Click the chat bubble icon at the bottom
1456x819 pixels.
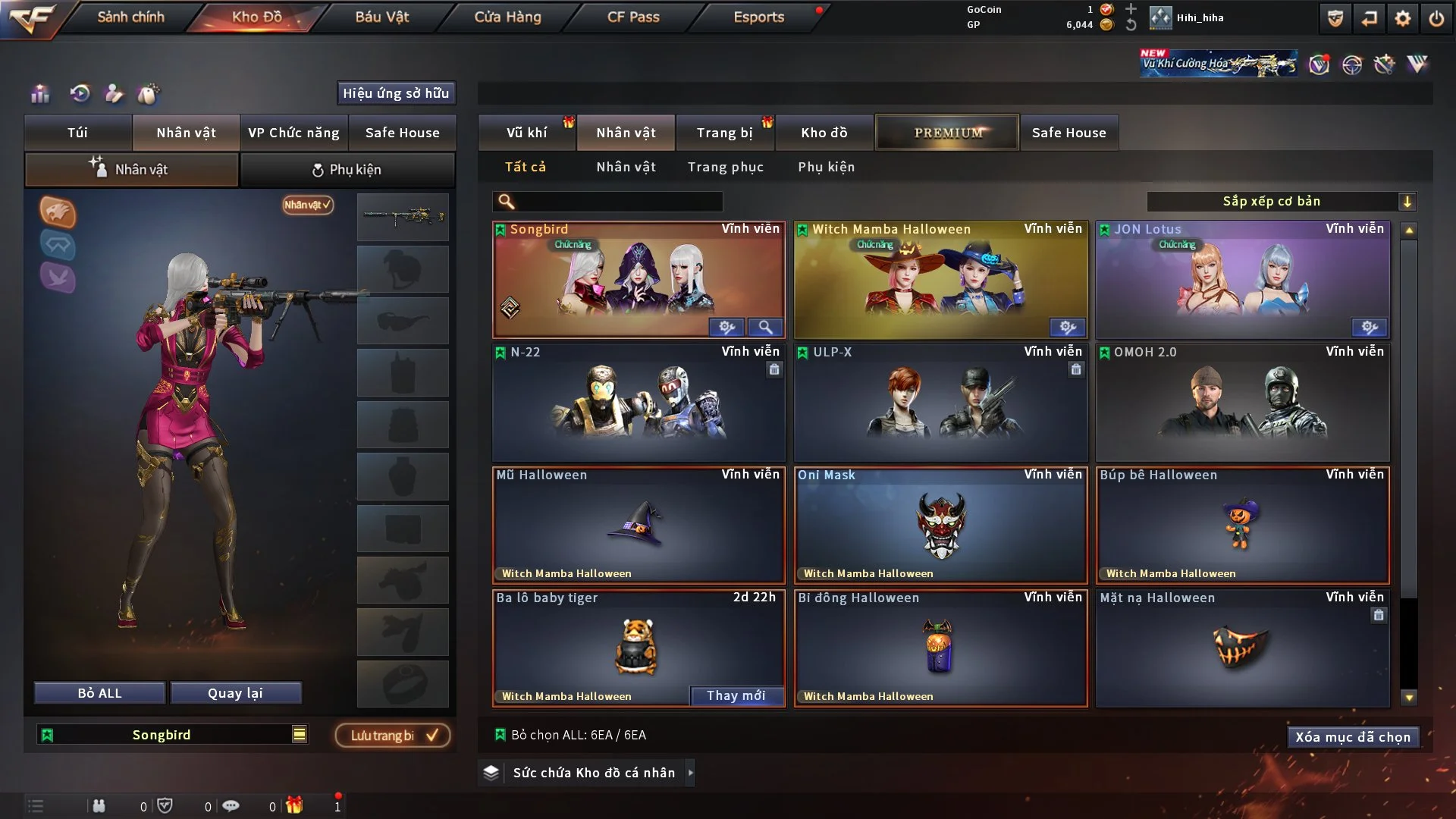coord(231,805)
